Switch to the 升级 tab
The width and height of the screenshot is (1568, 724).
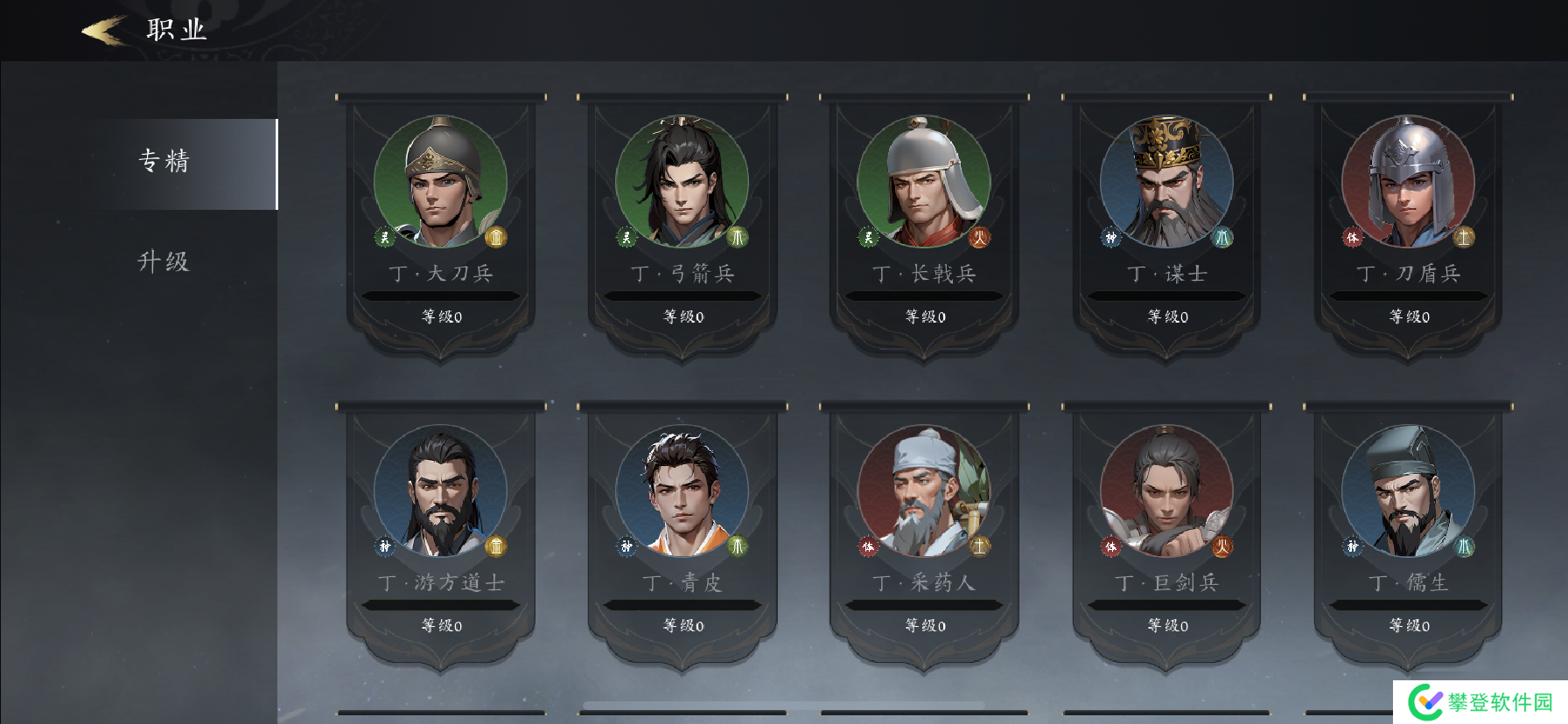(163, 261)
